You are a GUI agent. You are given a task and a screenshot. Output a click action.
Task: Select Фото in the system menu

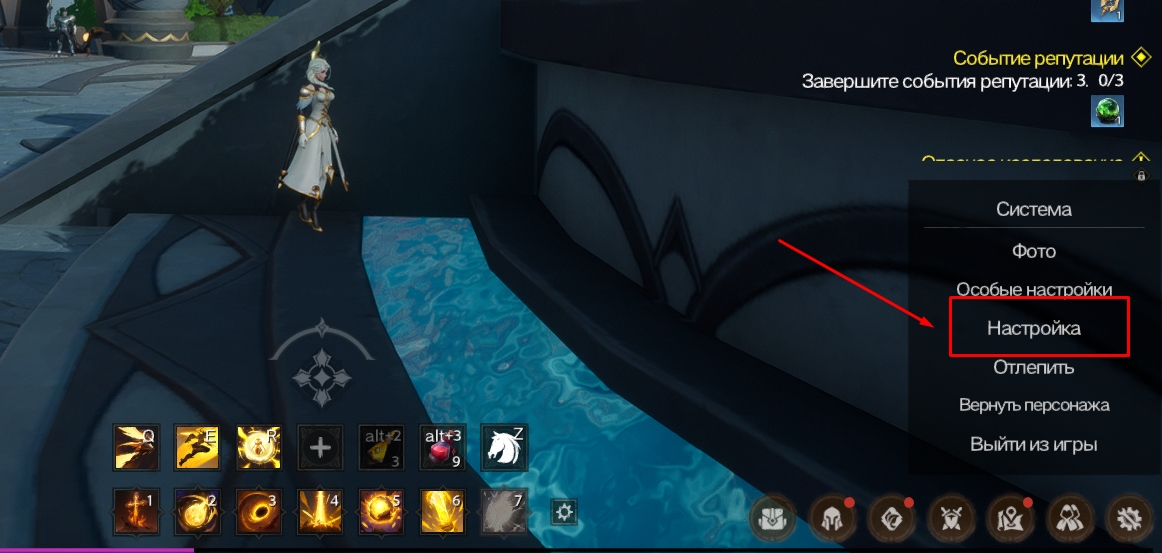pos(1034,251)
